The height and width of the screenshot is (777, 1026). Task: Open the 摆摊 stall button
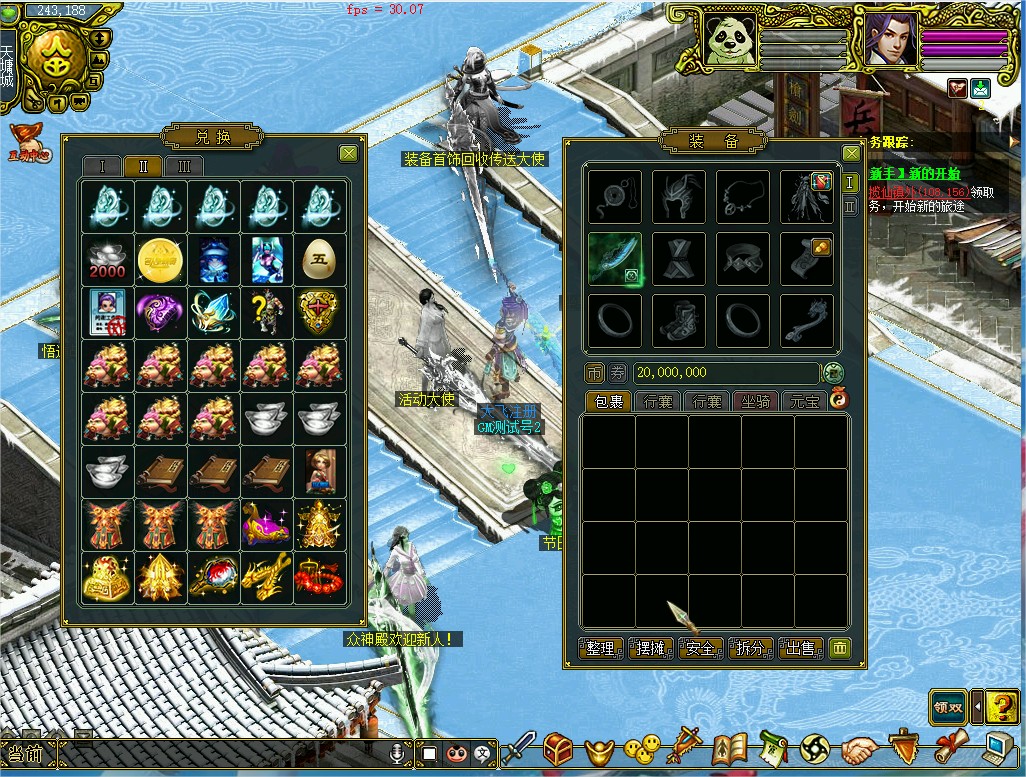[651, 648]
